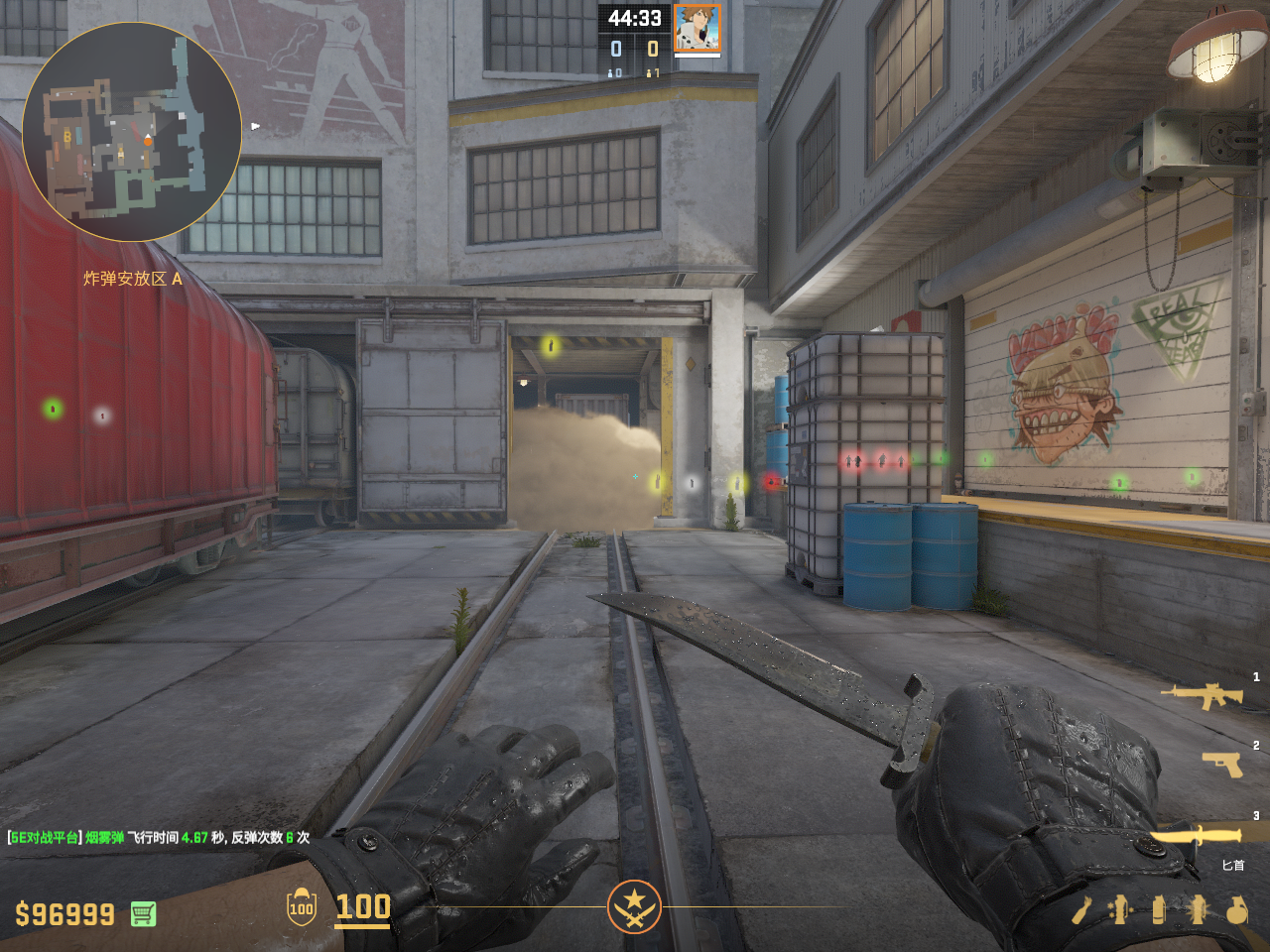Select the round HE grenade icon
The width and height of the screenshot is (1270, 952).
(1236, 909)
